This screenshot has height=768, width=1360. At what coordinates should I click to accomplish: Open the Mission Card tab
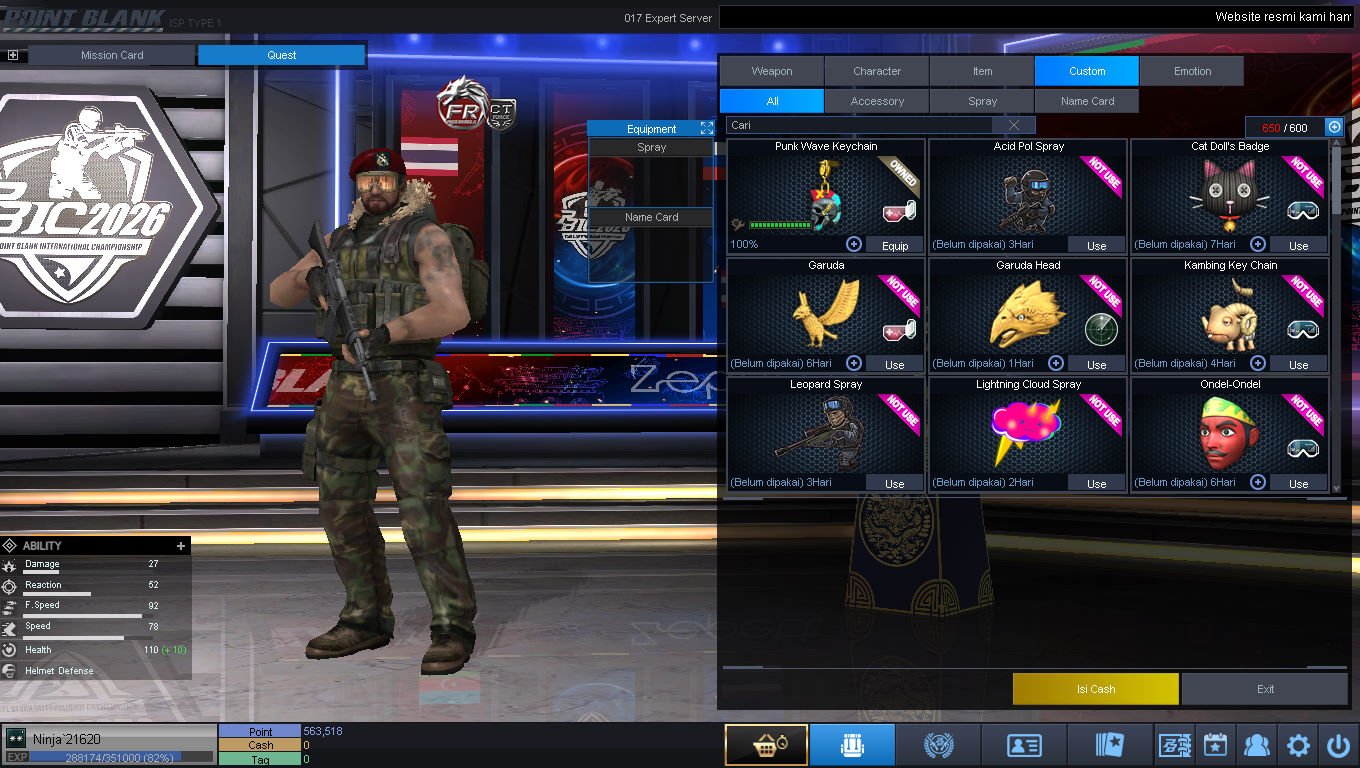click(112, 55)
